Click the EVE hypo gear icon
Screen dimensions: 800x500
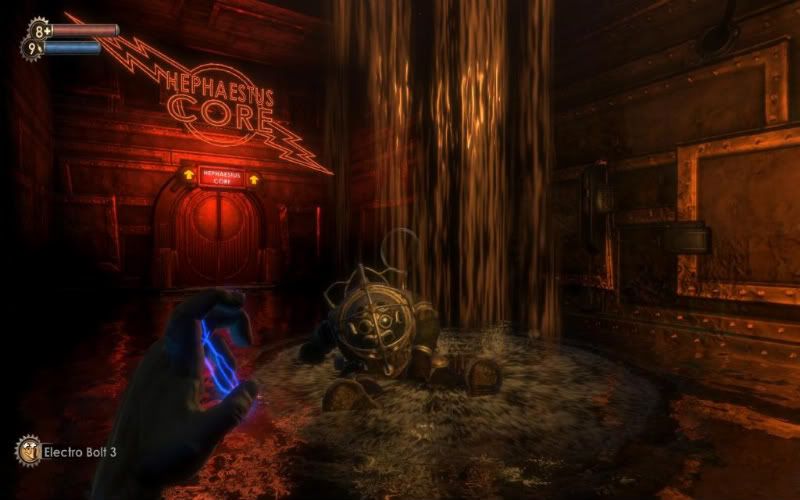pyautogui.click(x=32, y=47)
